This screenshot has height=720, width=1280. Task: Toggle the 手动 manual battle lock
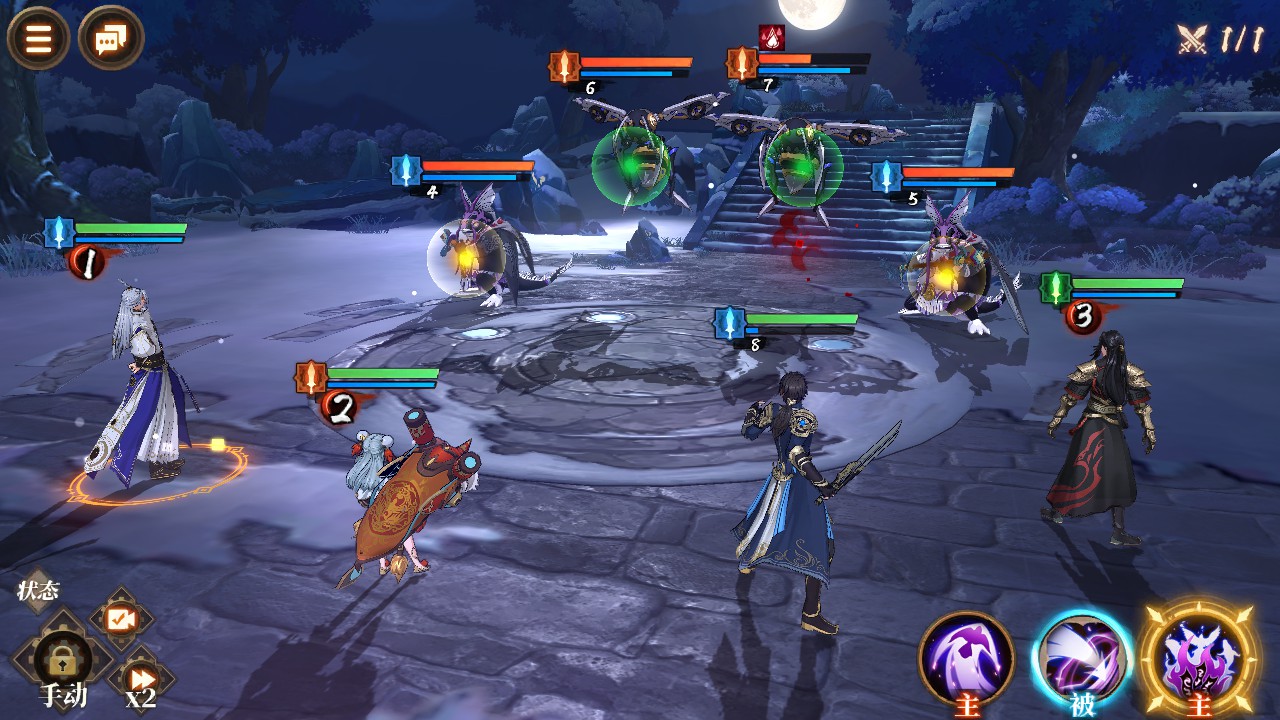(x=62, y=662)
